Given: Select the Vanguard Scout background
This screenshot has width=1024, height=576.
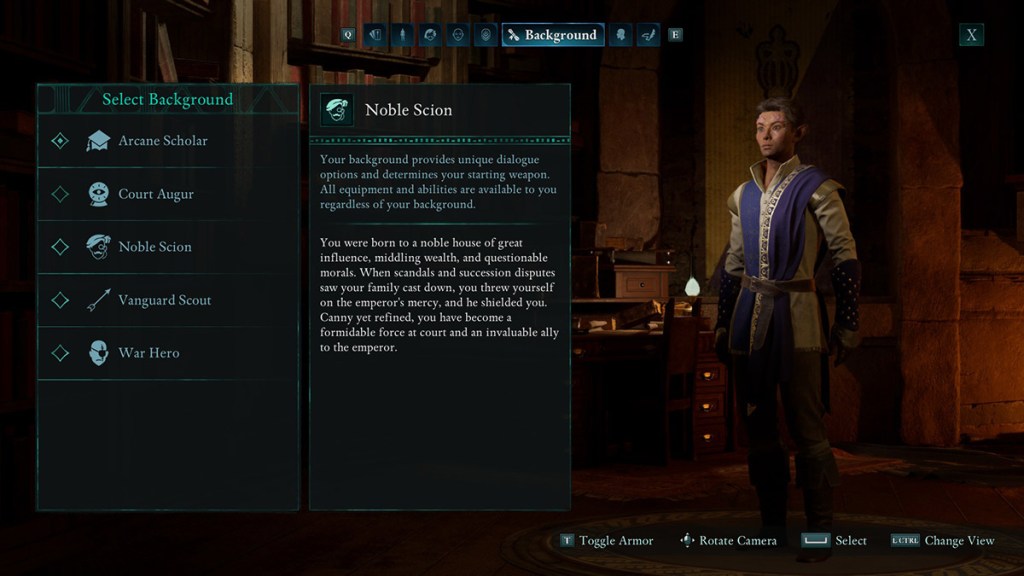Looking at the screenshot, I should (x=164, y=300).
